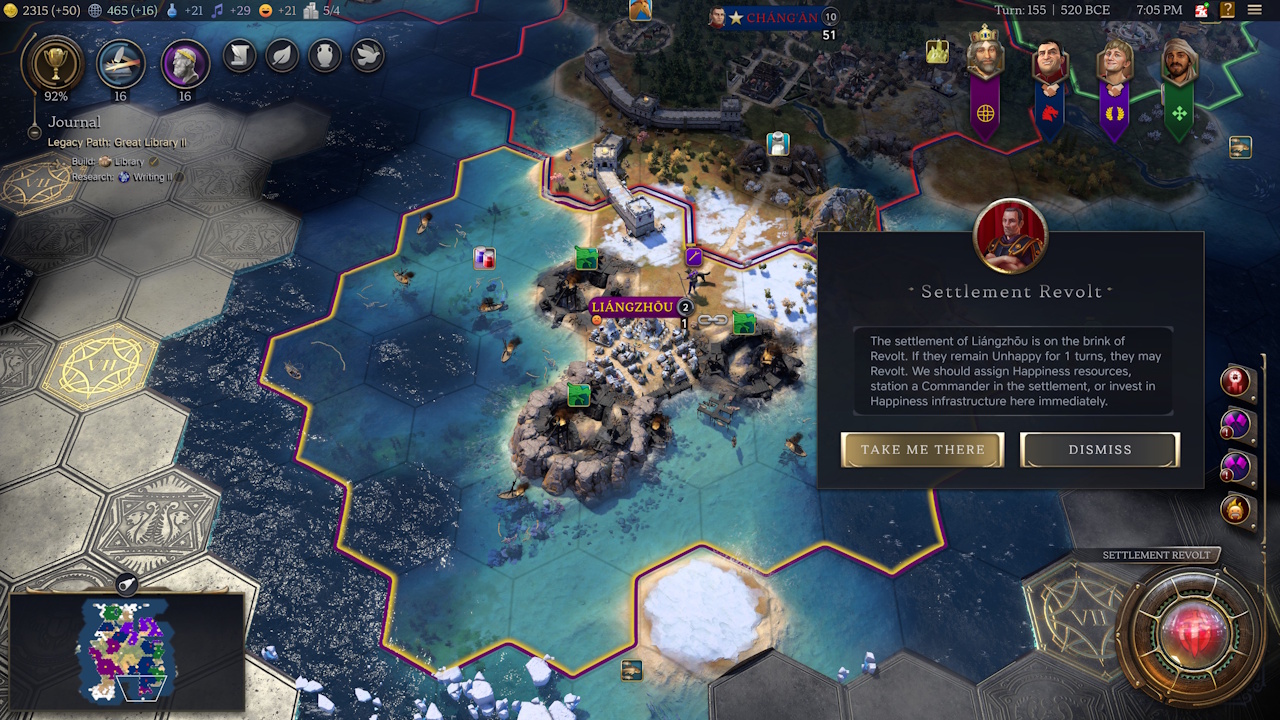The width and height of the screenshot is (1280, 720).
Task: Open the Diplomacy dove icon
Action: (368, 56)
